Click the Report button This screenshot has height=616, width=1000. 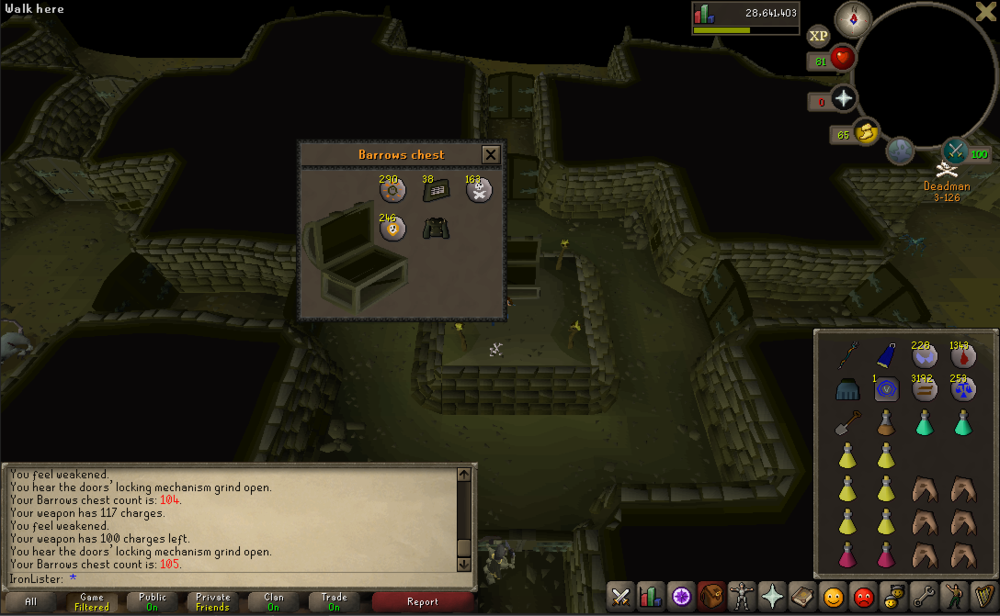(x=422, y=602)
